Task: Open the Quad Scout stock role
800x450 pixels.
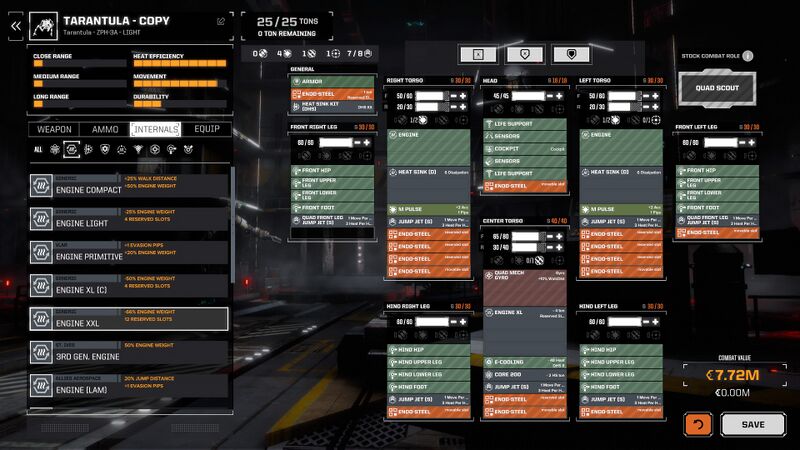Action: (x=717, y=87)
